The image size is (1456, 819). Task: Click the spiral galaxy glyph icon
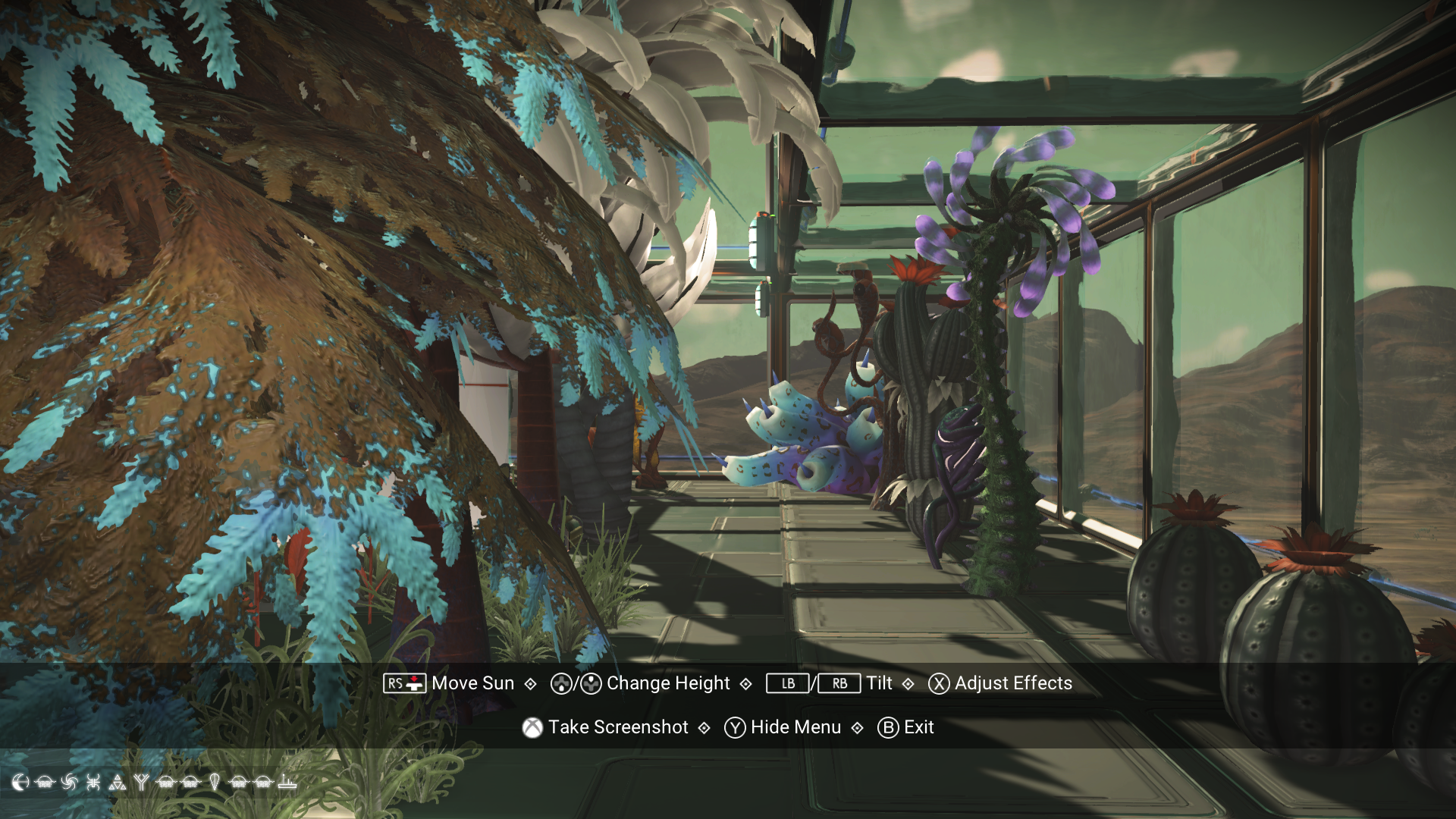pos(70,782)
